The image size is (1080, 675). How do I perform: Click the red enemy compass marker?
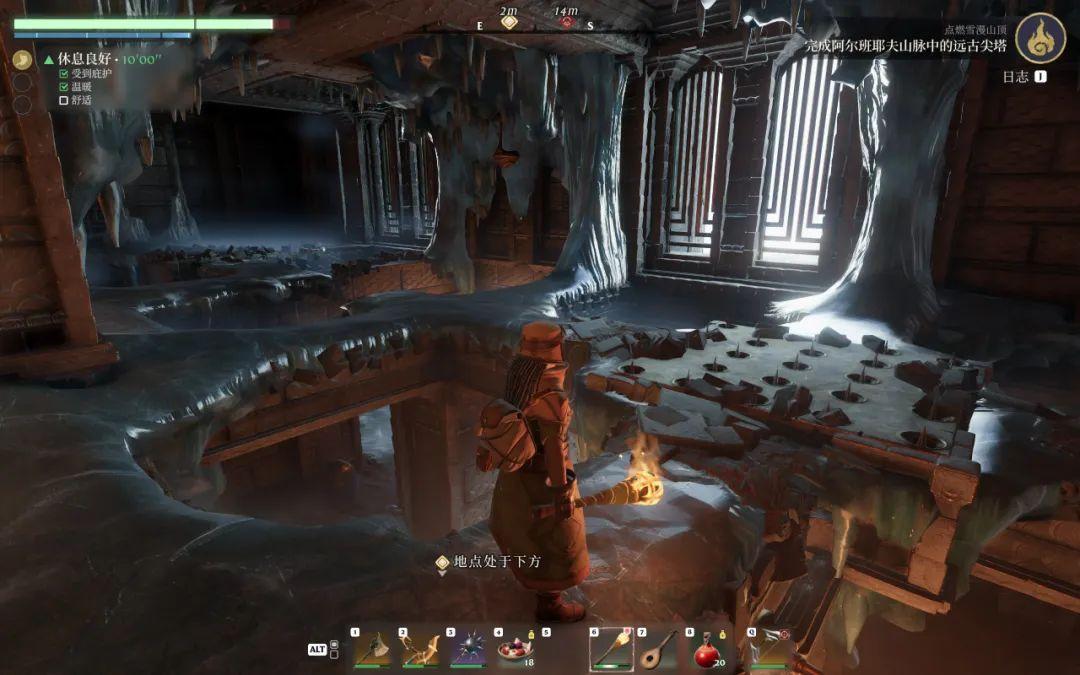567,21
